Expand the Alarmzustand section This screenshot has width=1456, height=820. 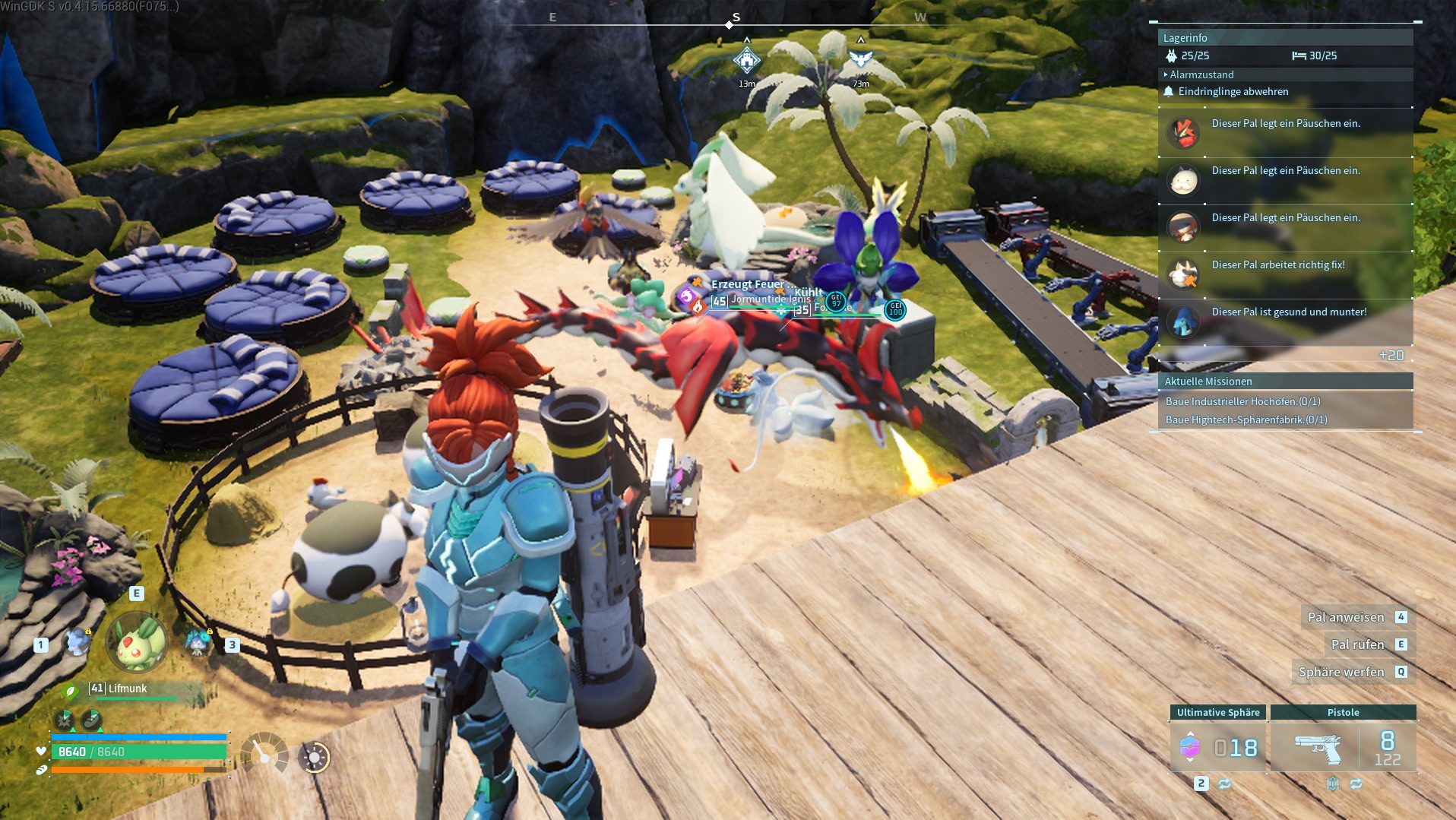pyautogui.click(x=1201, y=74)
